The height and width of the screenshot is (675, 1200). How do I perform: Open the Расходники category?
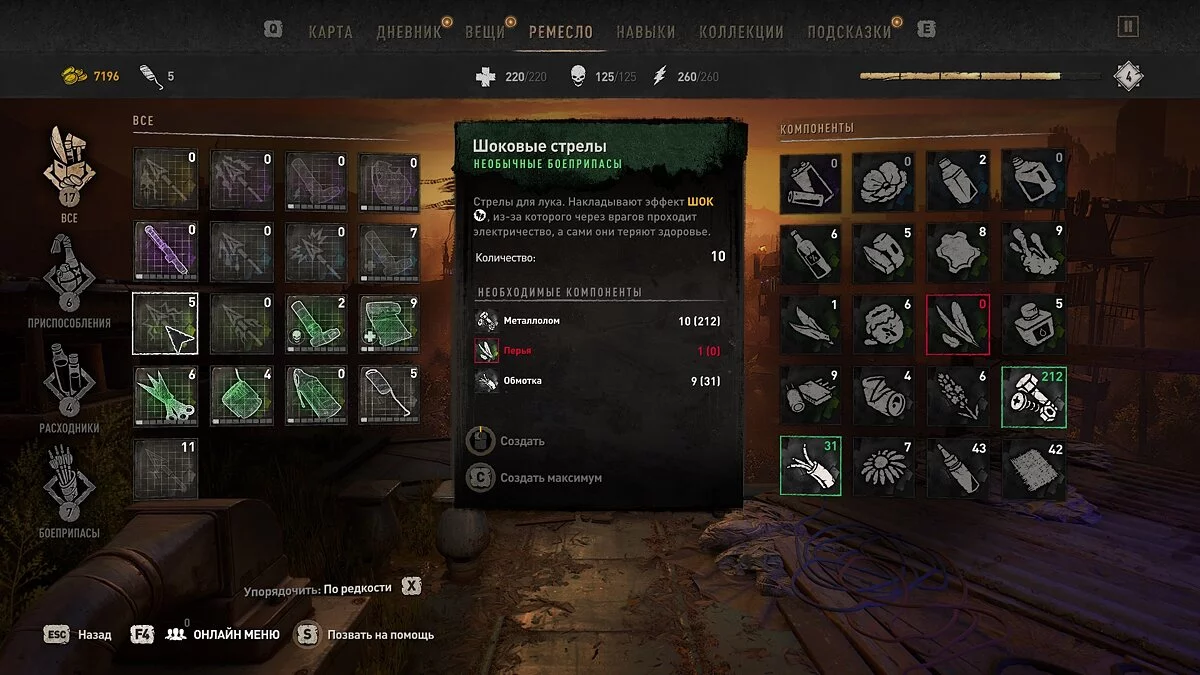[69, 380]
